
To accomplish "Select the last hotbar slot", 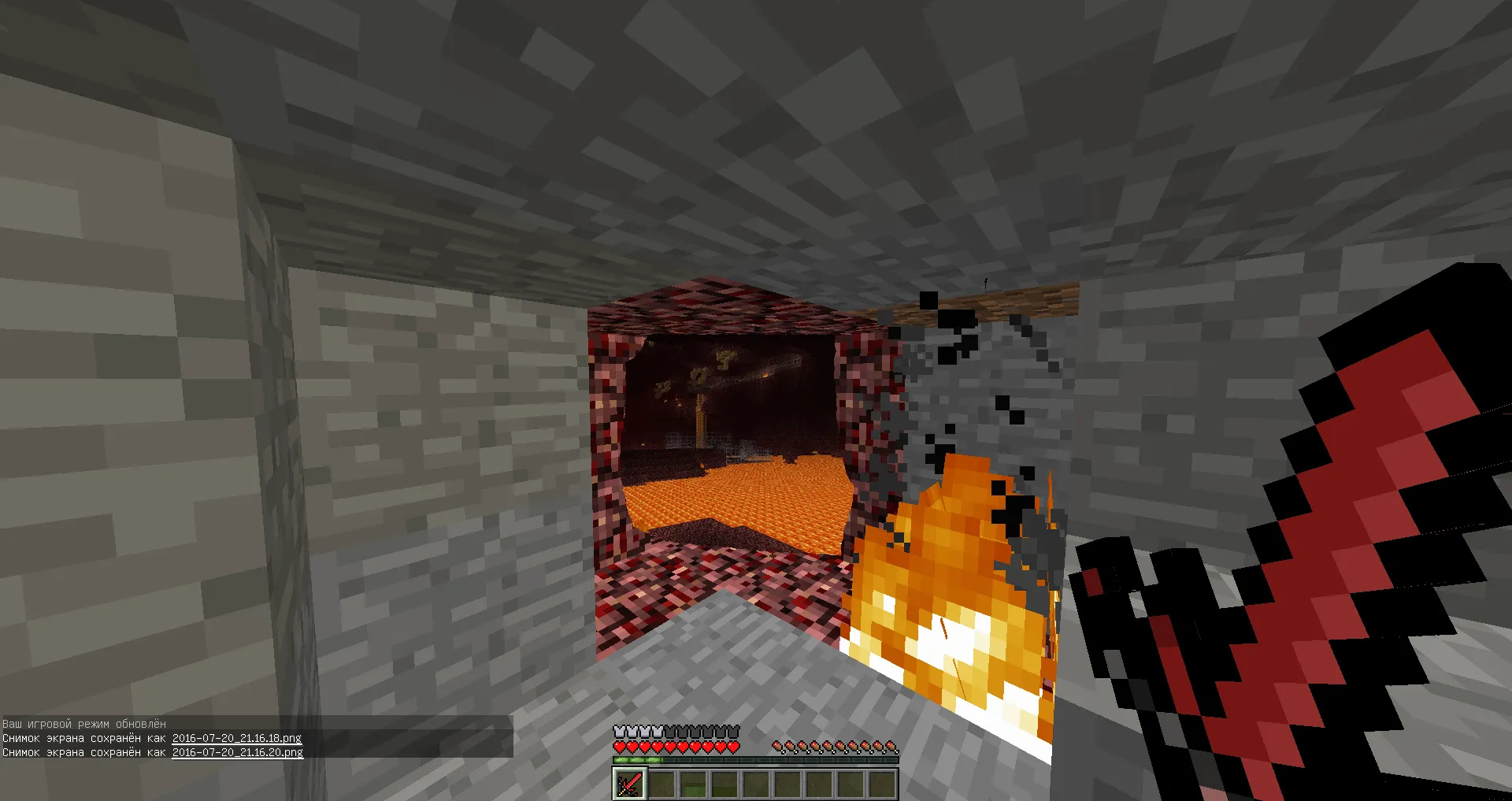I will click(880, 784).
